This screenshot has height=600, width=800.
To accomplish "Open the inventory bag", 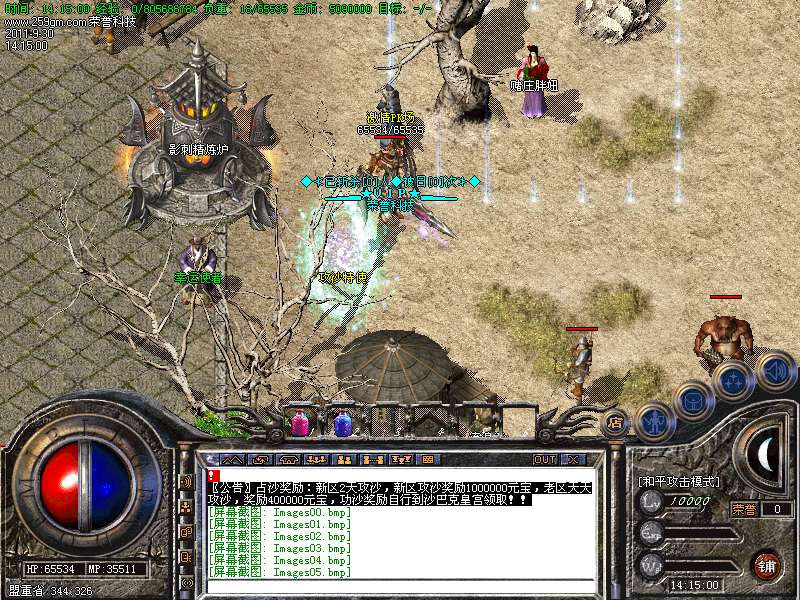I will [x=692, y=402].
